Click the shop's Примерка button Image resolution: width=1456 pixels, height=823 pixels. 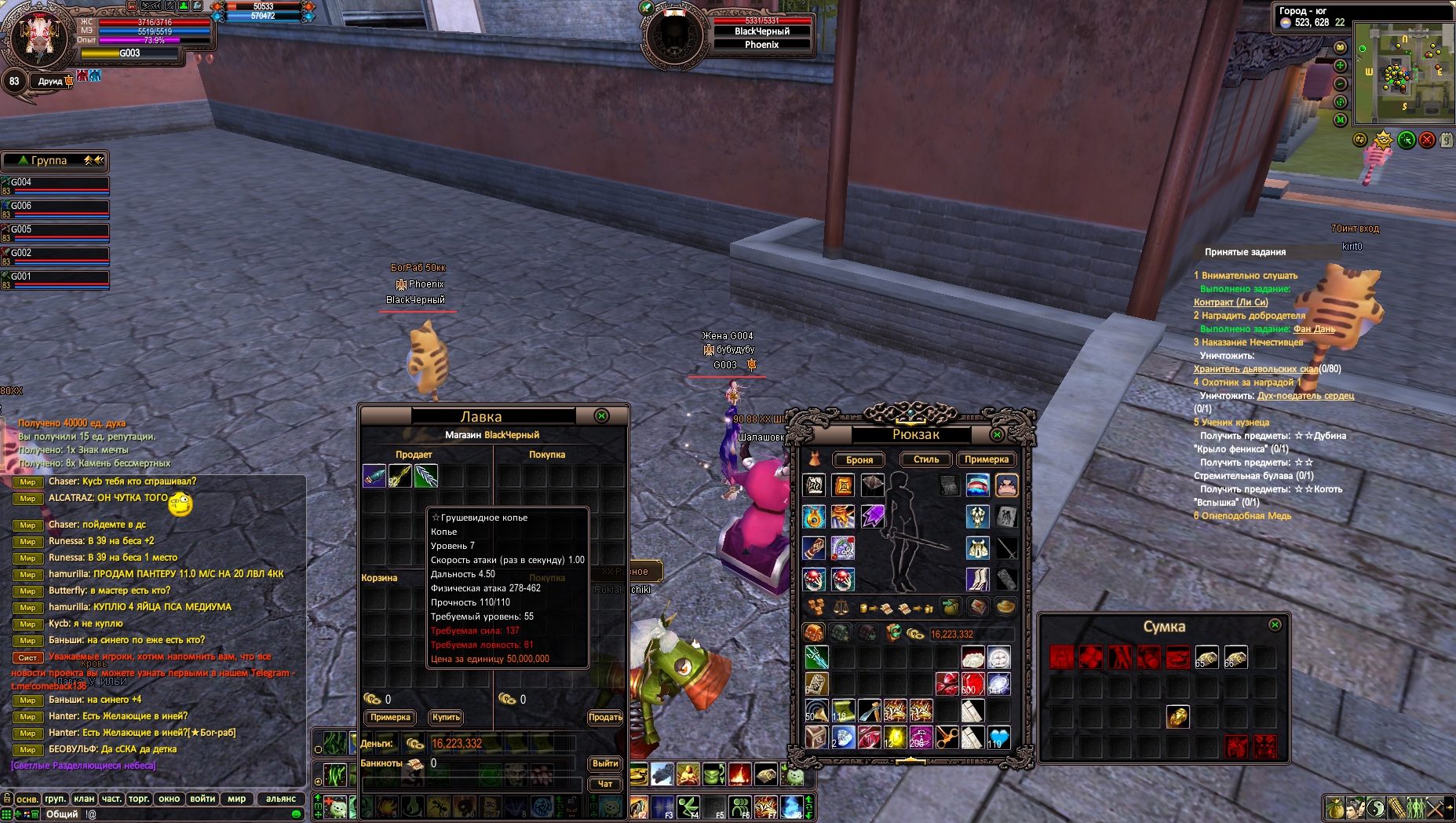coord(390,717)
